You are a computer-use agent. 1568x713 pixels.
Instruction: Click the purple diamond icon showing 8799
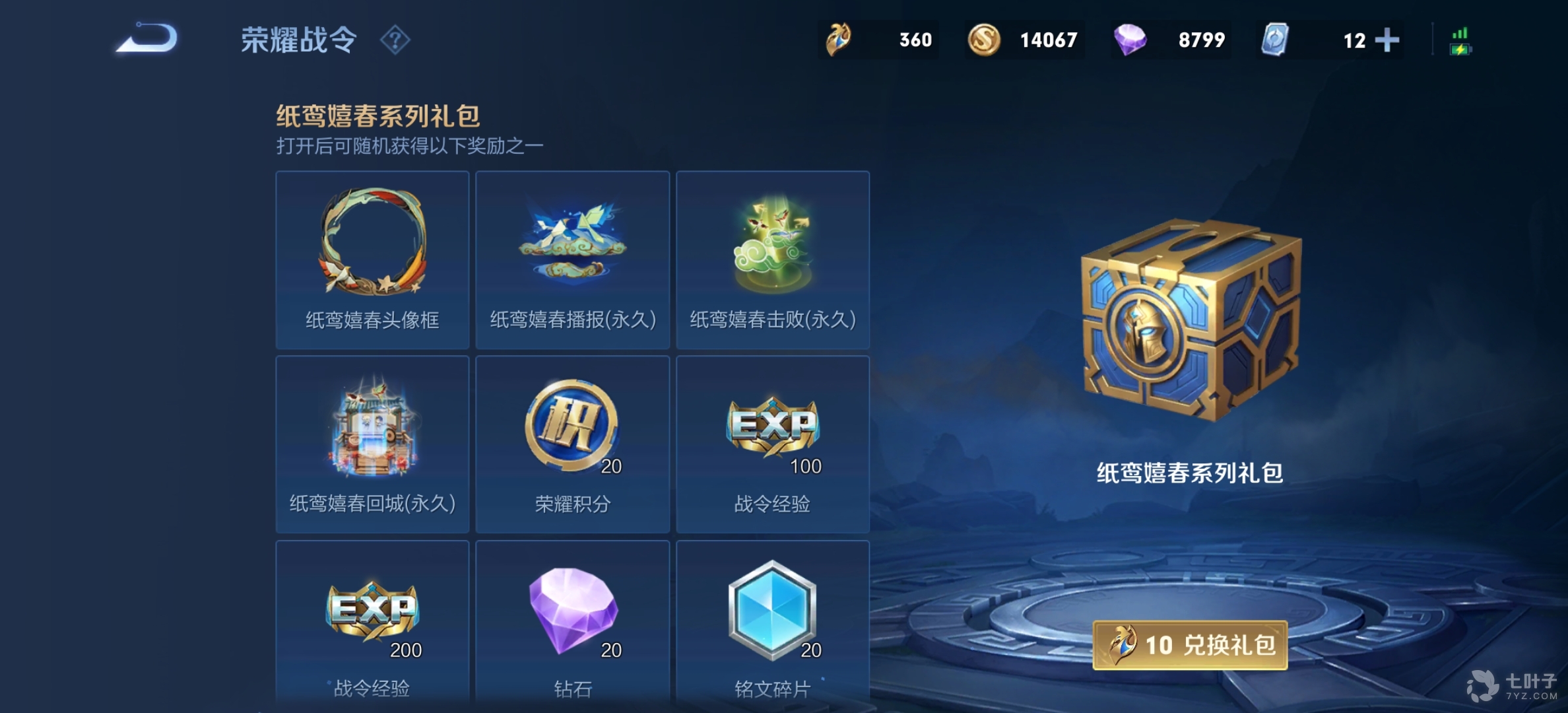(1131, 40)
